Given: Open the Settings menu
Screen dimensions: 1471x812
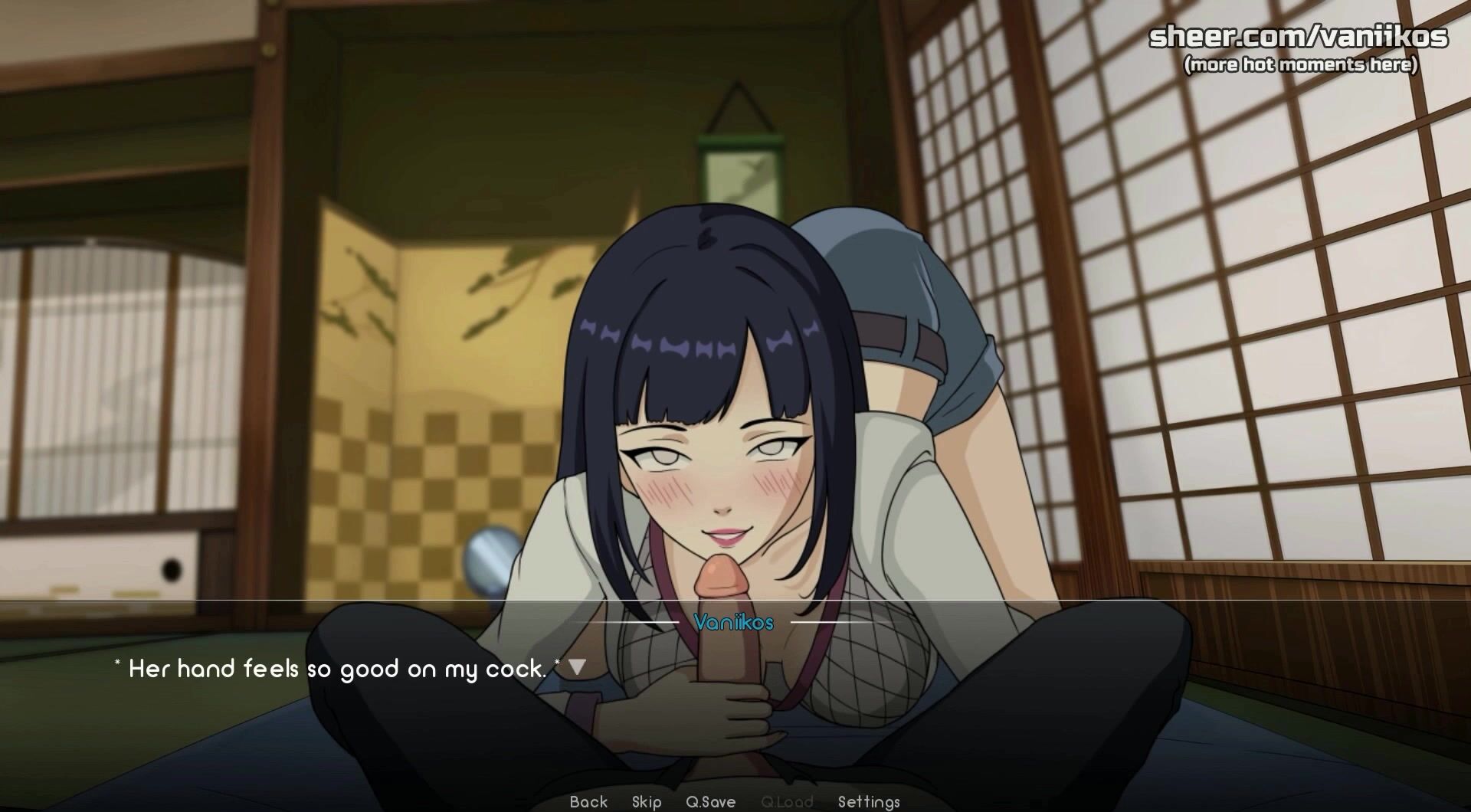Looking at the screenshot, I should 869,801.
